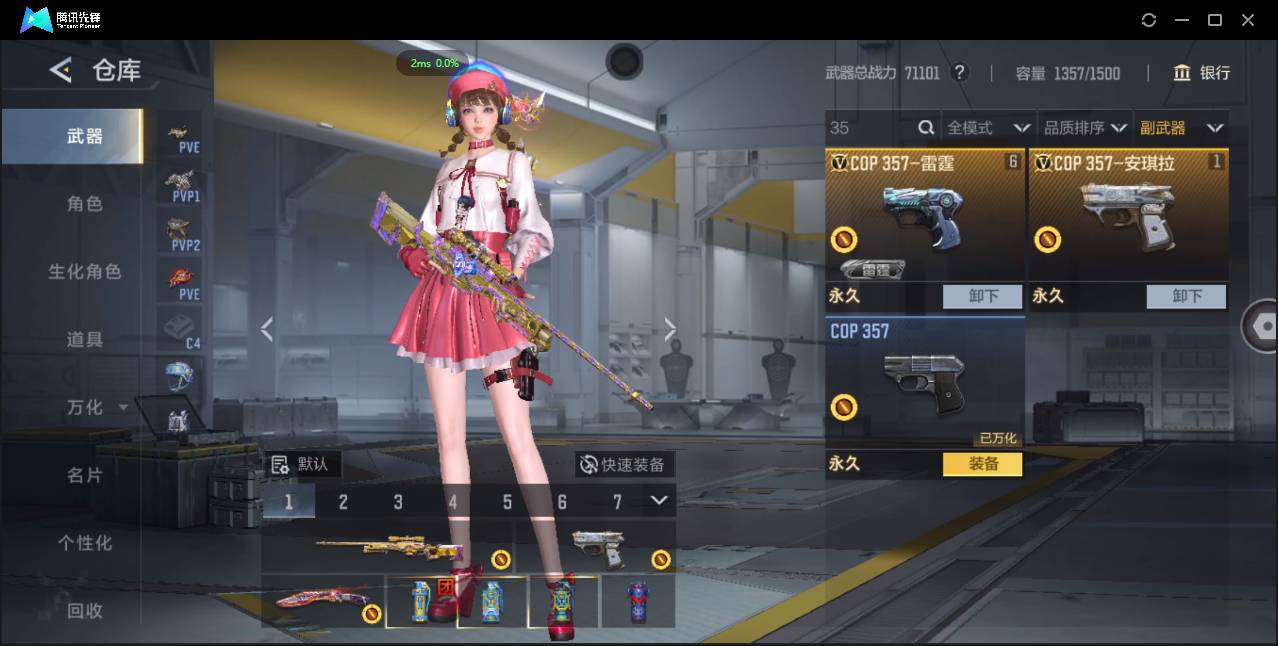Switch to the 个性化 personalization tab
Screen dimensions: 1278x646
click(85, 543)
